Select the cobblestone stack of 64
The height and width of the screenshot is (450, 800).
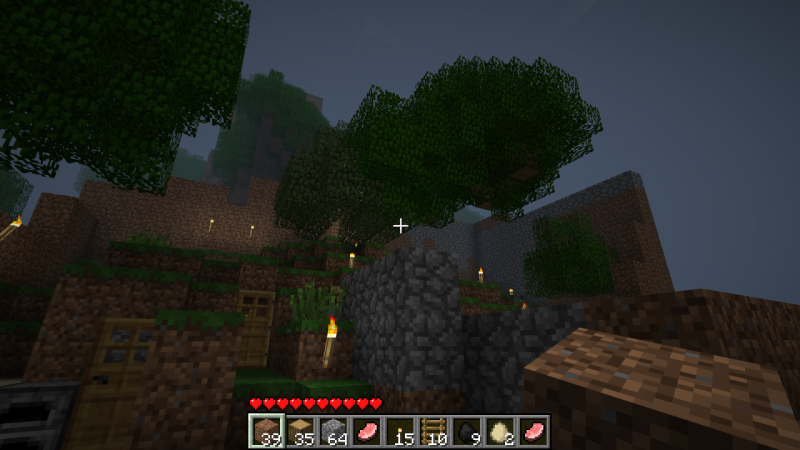[332, 431]
